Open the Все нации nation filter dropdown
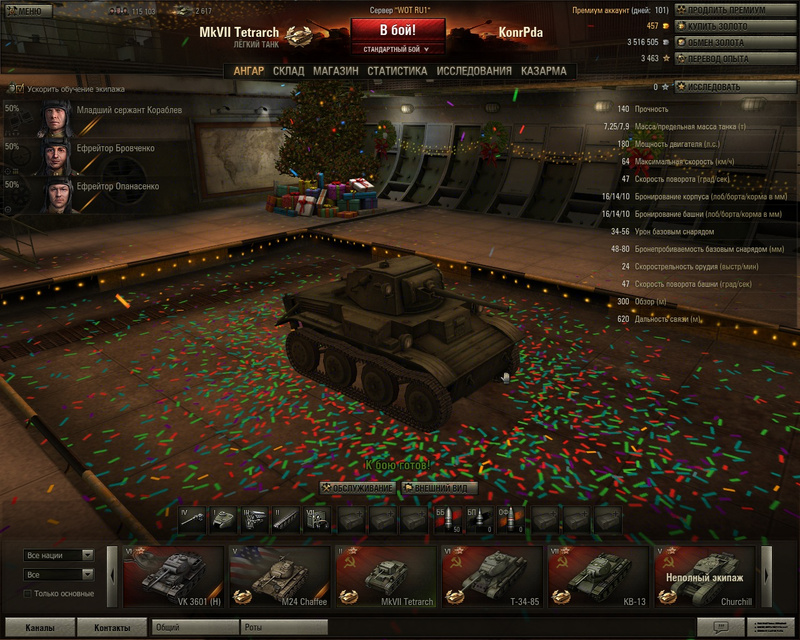Image resolution: width=800 pixels, height=640 pixels. pyautogui.click(x=59, y=555)
